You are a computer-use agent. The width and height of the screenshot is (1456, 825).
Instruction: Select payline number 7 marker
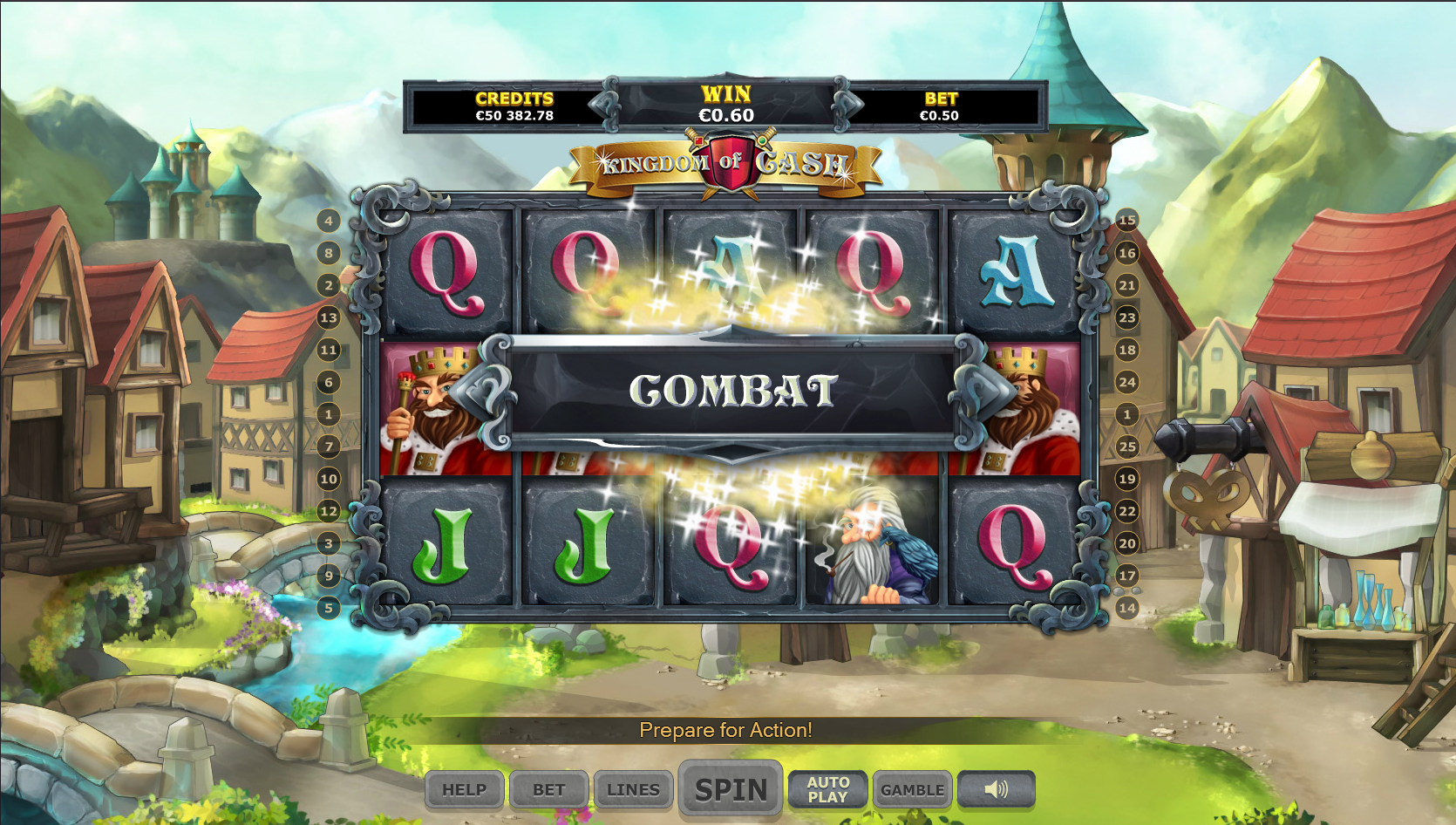[329, 447]
